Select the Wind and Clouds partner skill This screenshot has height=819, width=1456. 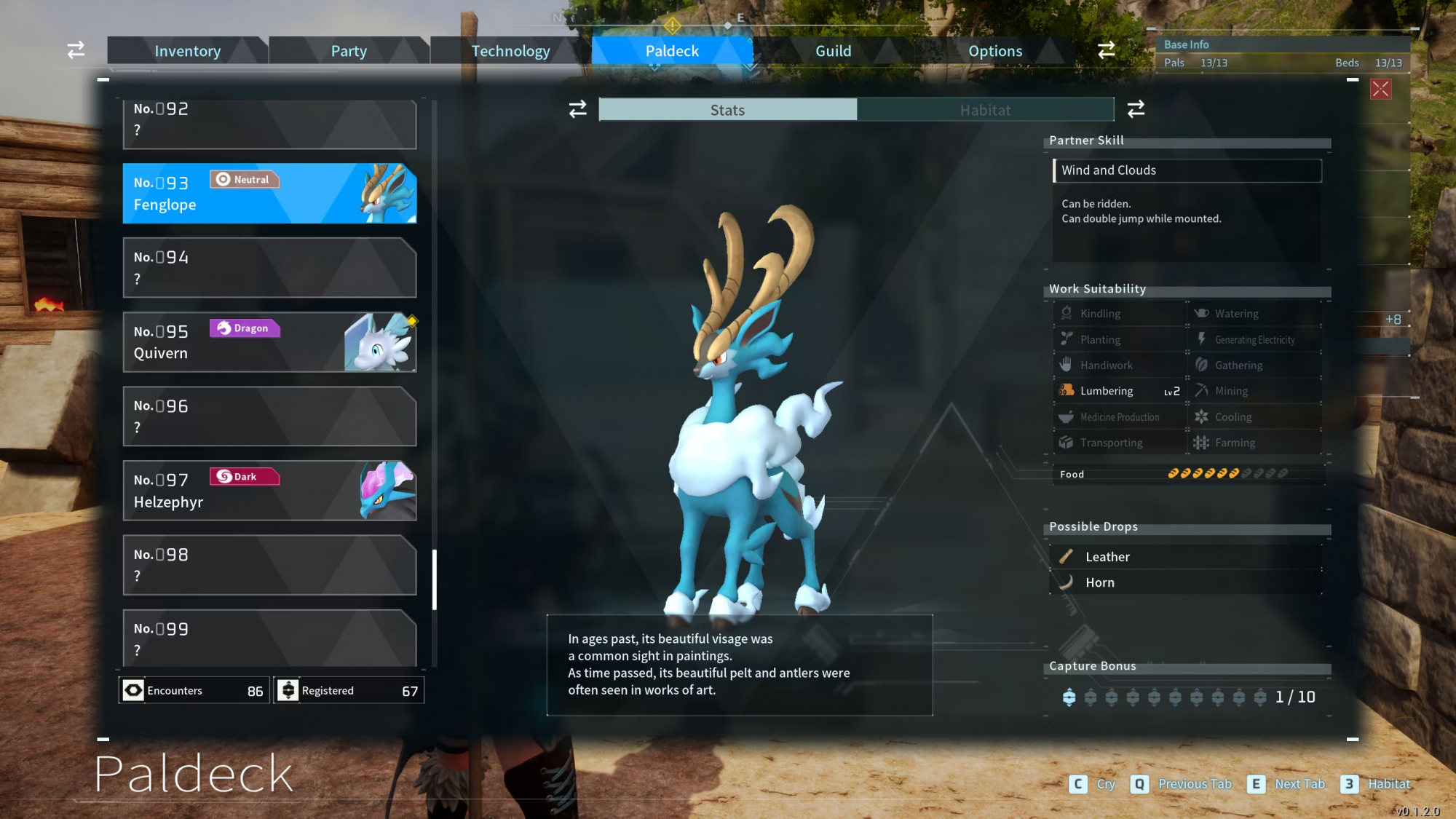click(x=1187, y=170)
